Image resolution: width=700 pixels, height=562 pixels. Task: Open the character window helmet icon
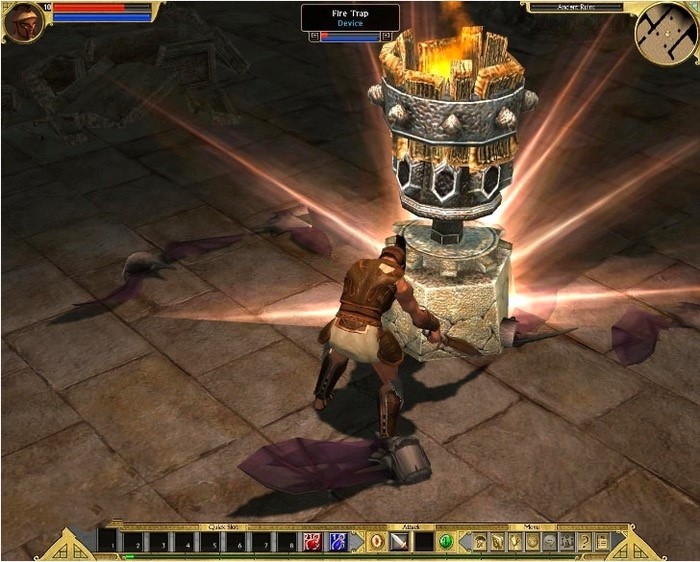tap(478, 541)
